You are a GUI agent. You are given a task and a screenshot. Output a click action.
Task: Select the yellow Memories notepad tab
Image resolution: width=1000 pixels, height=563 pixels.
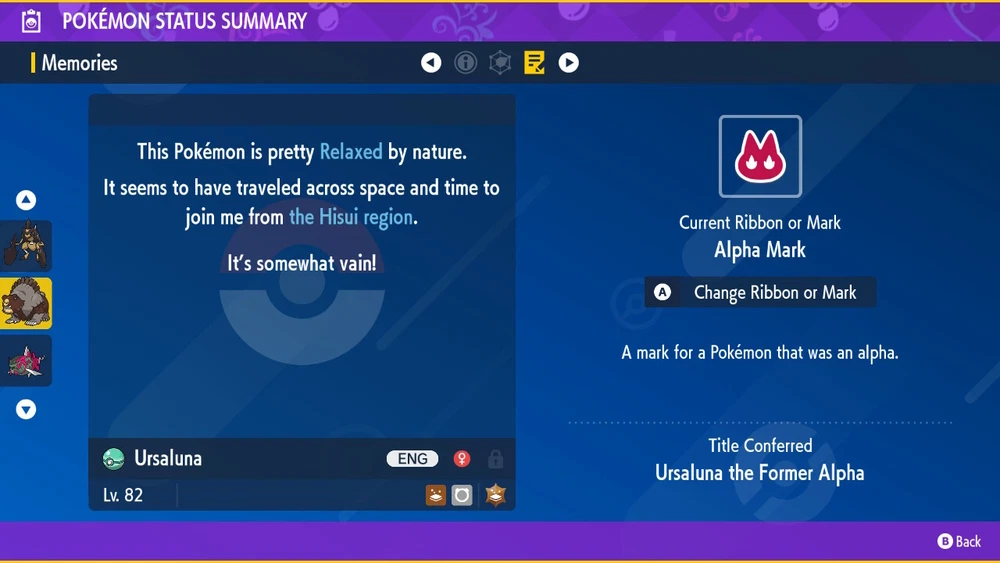coord(534,63)
